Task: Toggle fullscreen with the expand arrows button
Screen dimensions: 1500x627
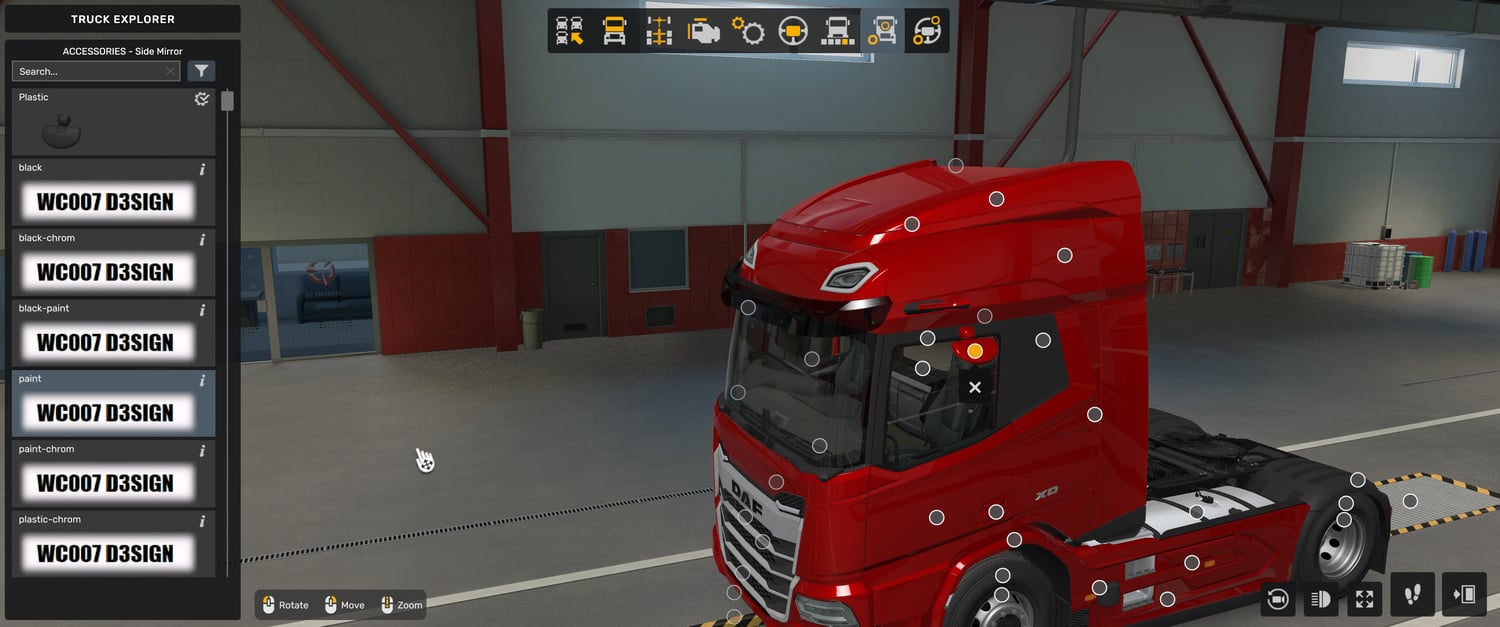Action: pos(1365,598)
